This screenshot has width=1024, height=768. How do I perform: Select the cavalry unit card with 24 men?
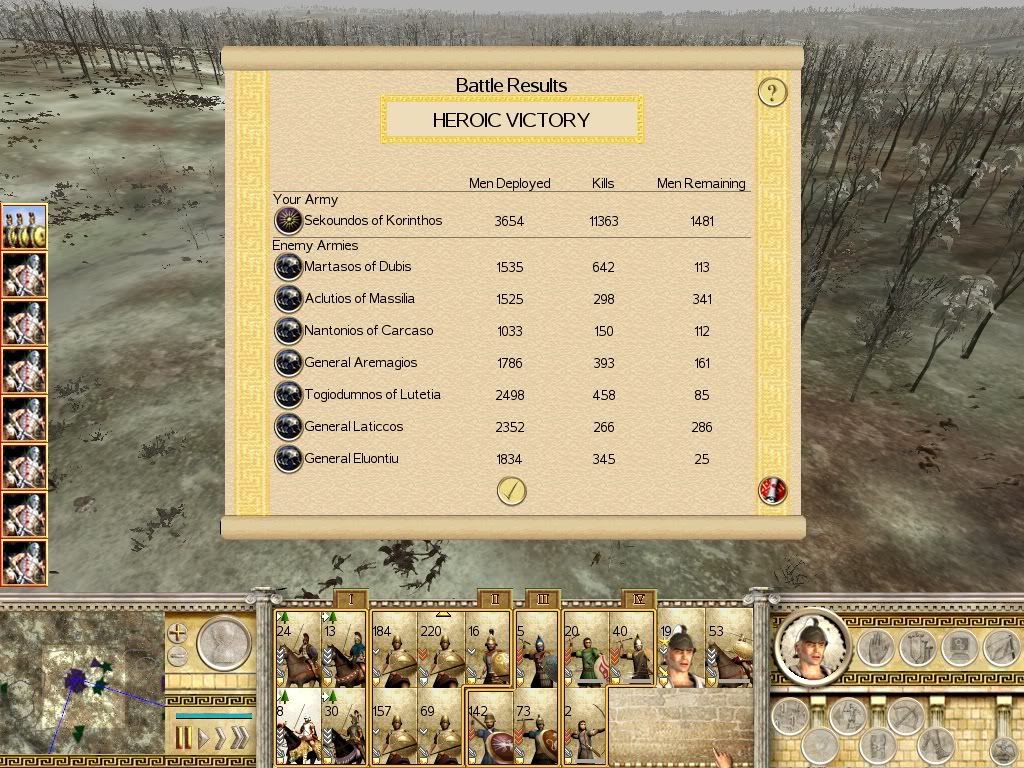tap(298, 649)
